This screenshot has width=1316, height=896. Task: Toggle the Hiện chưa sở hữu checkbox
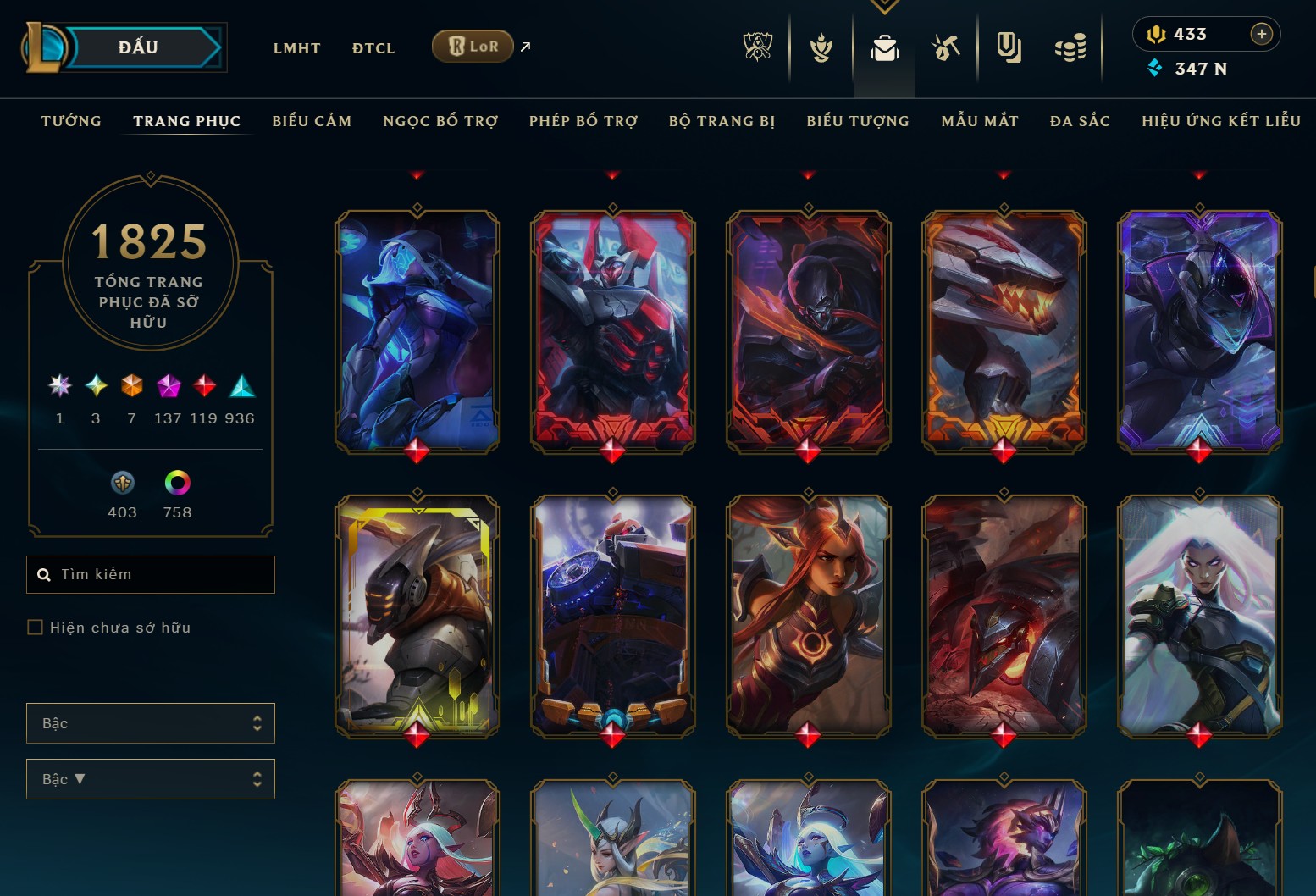[36, 628]
